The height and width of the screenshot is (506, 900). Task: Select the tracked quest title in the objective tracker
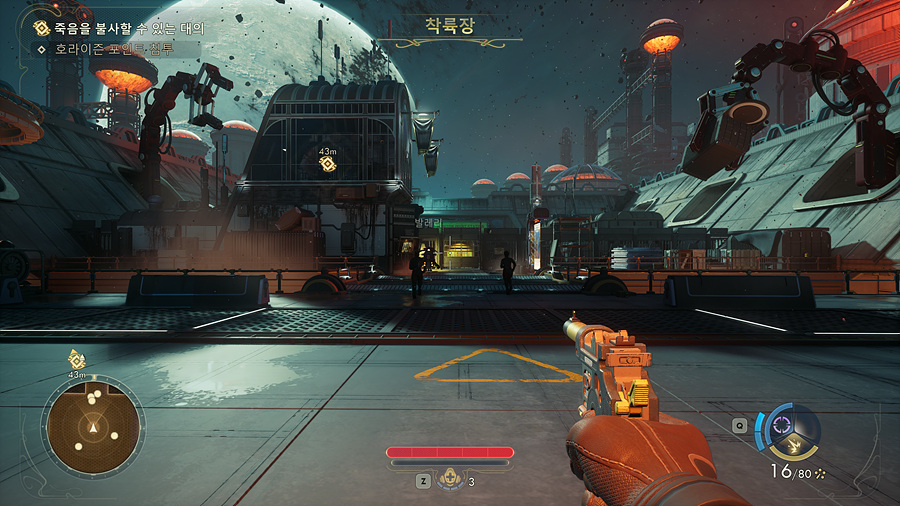pyautogui.click(x=127, y=29)
